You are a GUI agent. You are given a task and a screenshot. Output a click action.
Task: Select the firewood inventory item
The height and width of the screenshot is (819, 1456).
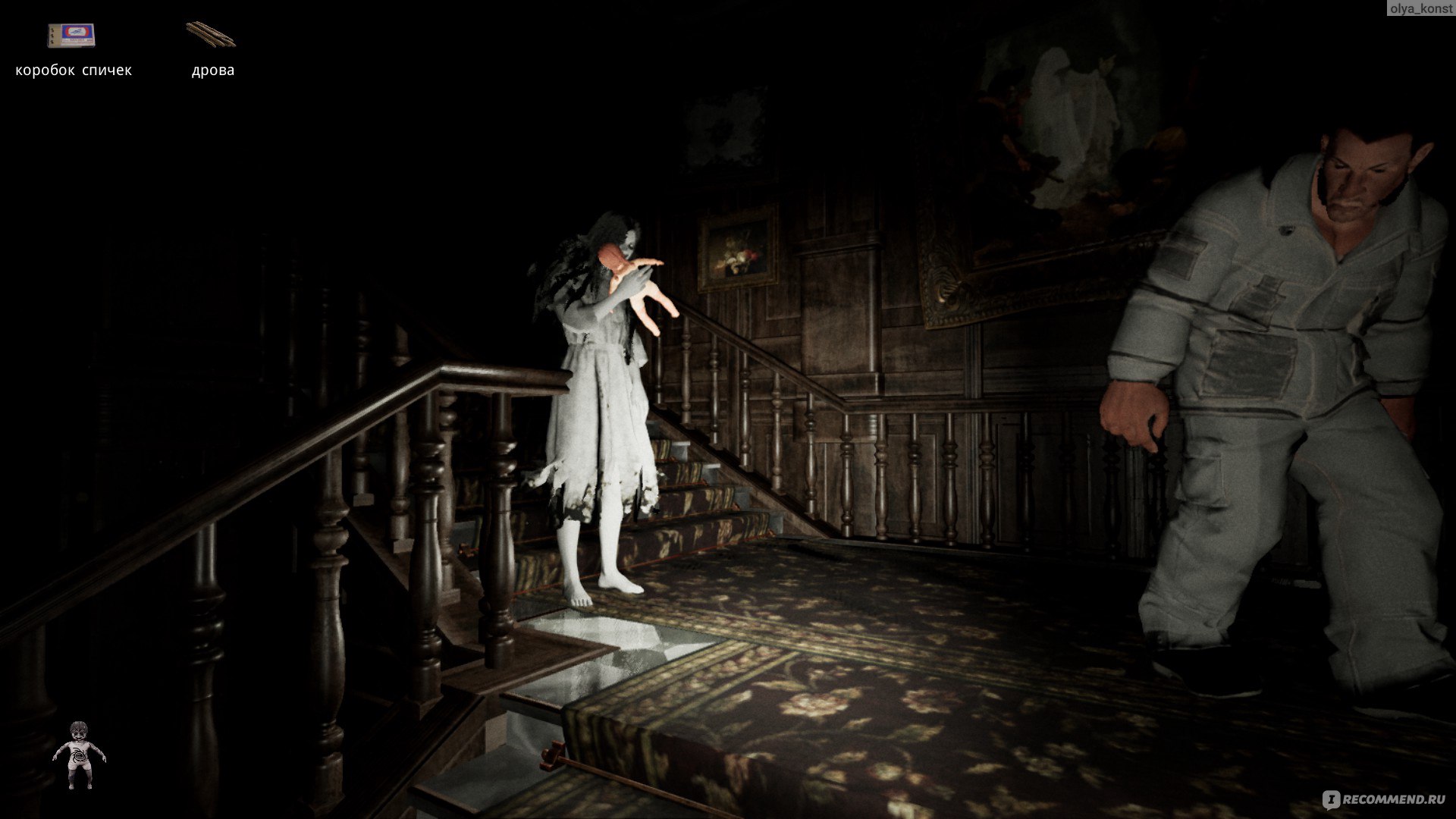coord(211,34)
